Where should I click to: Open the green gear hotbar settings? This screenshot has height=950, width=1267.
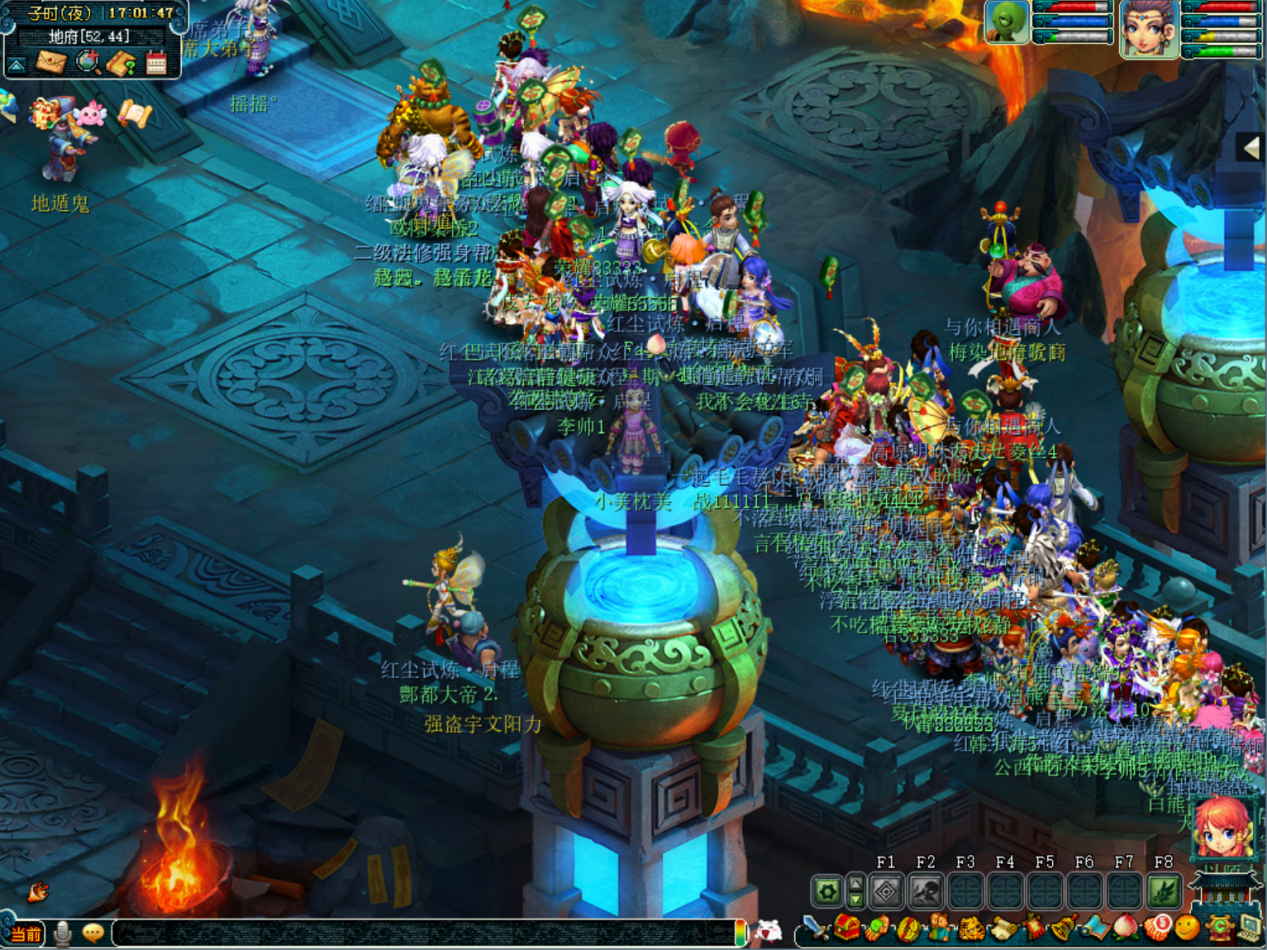(826, 890)
